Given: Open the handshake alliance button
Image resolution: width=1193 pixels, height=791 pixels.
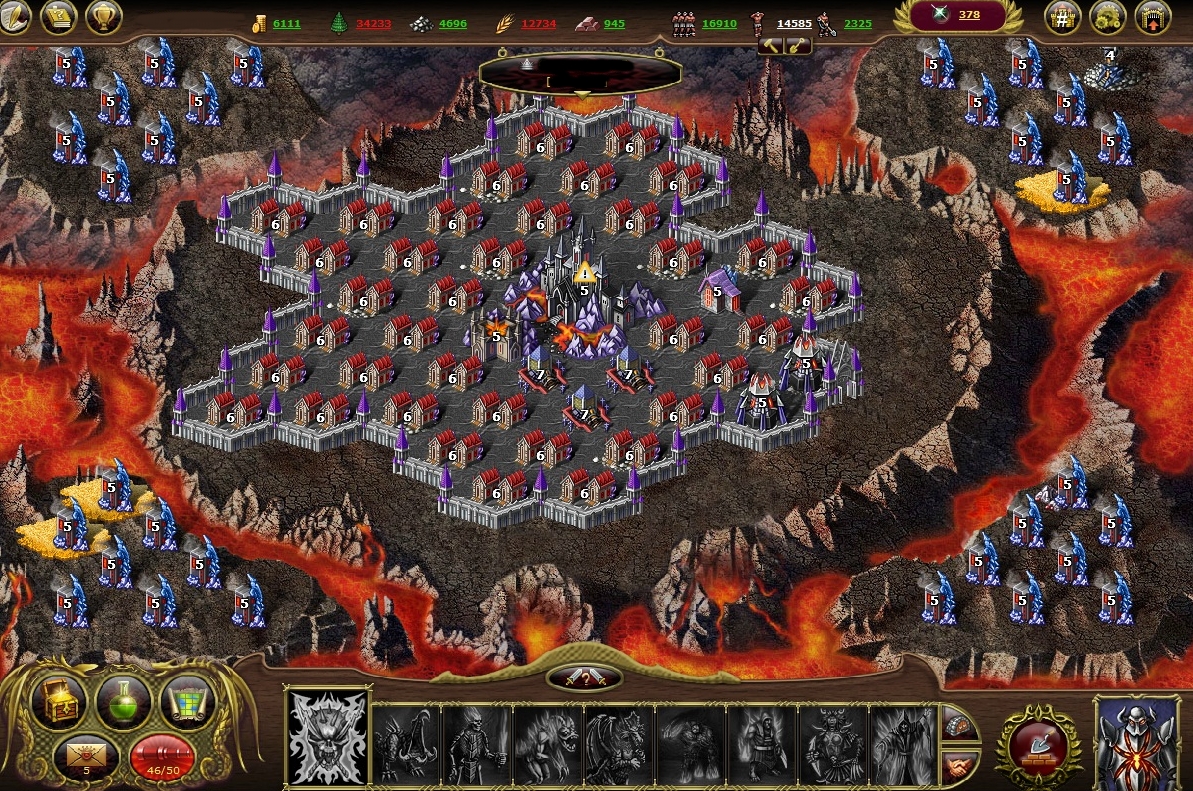Looking at the screenshot, I should (959, 765).
